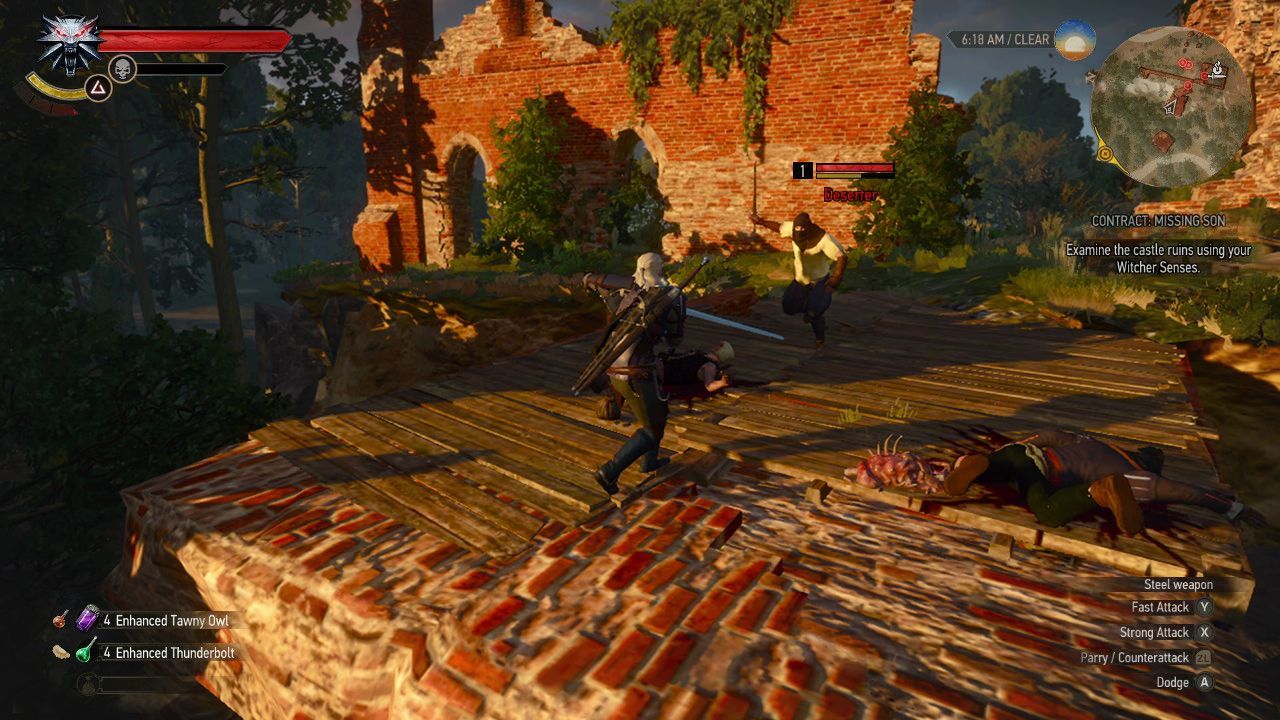Click a red enemy dot on the minimap

tap(1184, 64)
